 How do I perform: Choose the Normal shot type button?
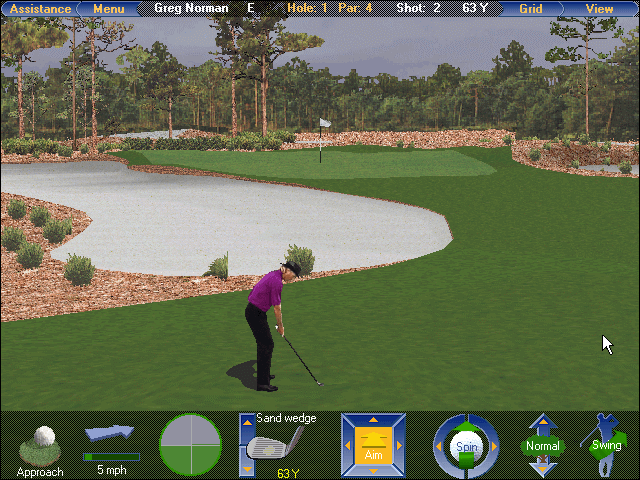point(542,446)
